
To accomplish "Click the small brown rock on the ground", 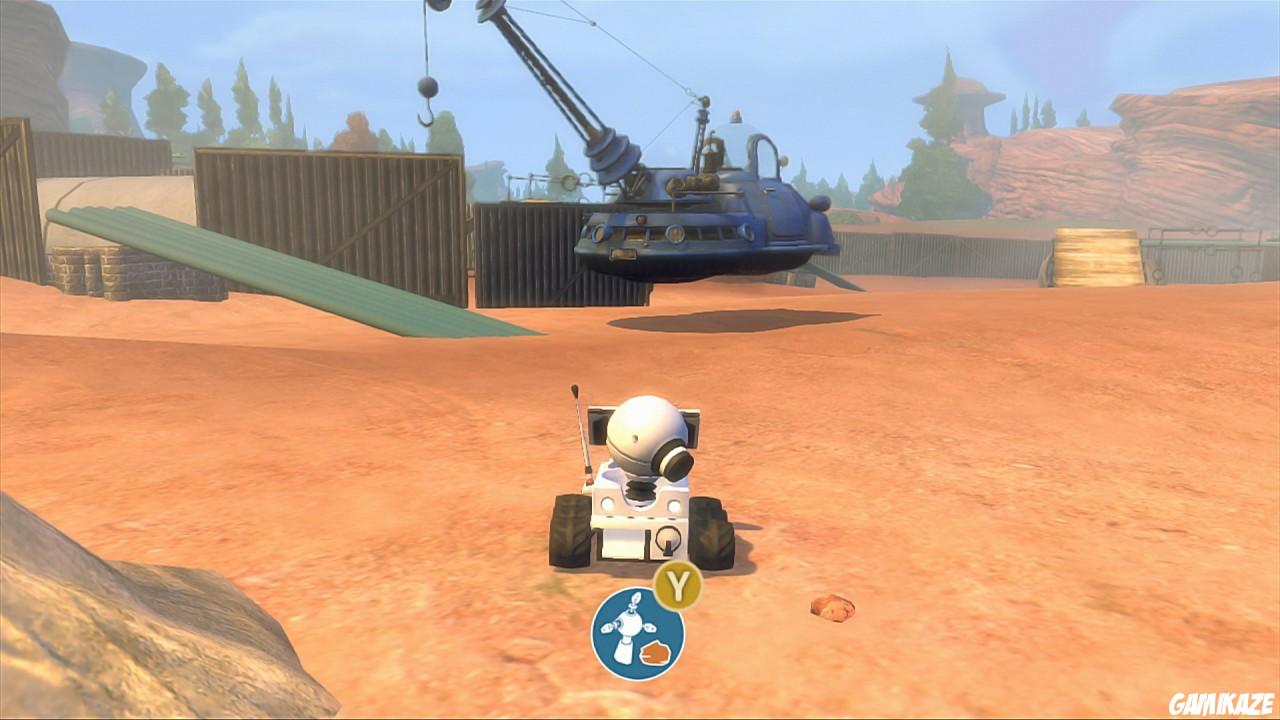I will (830, 608).
